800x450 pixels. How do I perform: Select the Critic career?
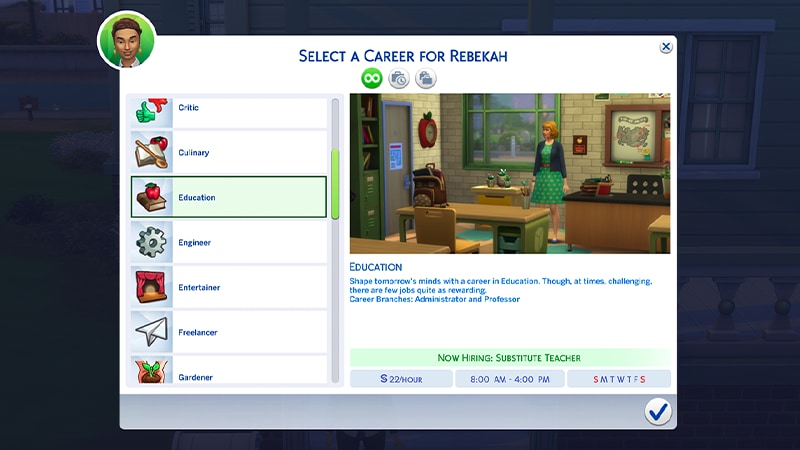229,108
